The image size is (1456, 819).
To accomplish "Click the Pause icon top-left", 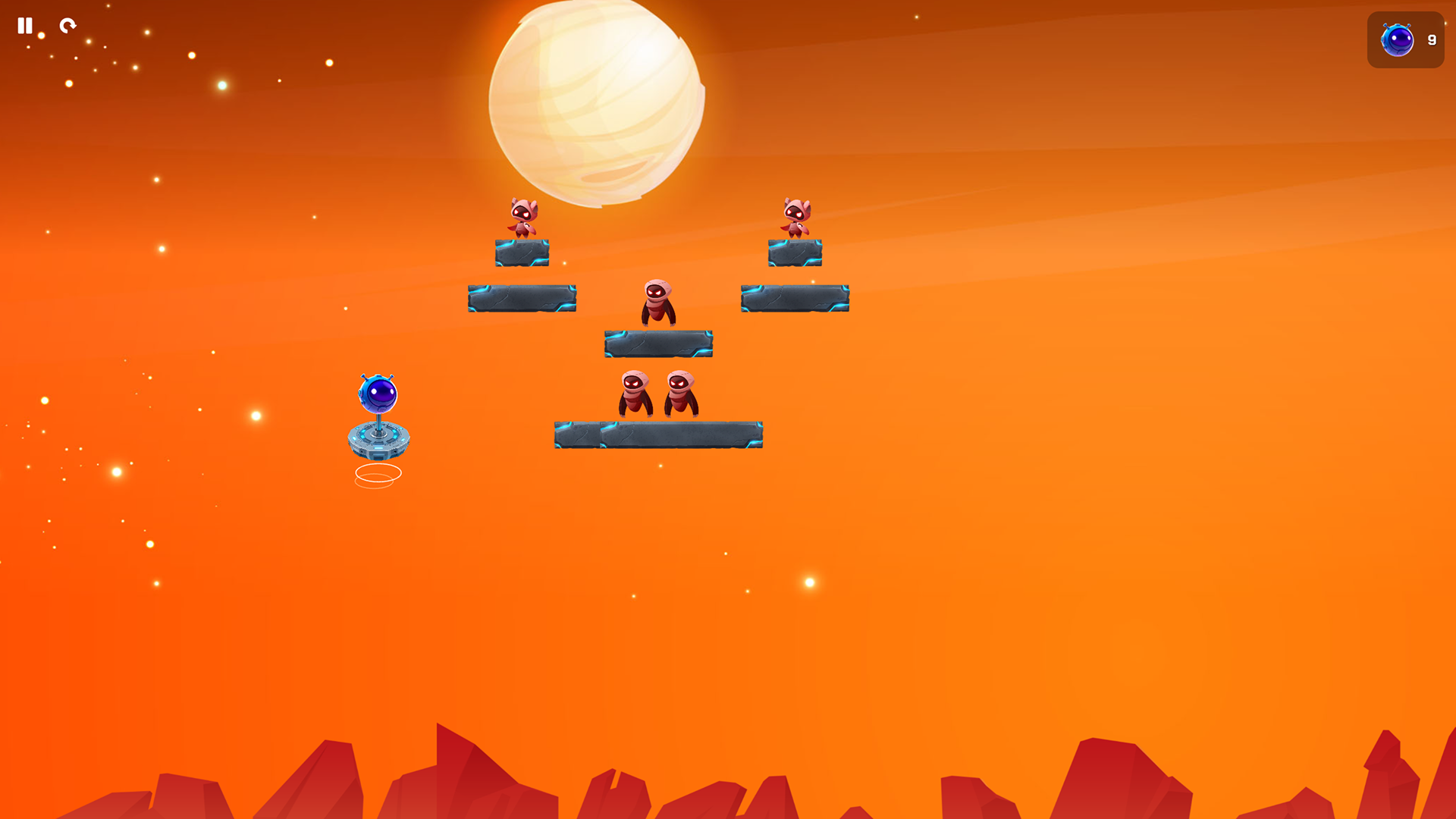I will click(25, 26).
